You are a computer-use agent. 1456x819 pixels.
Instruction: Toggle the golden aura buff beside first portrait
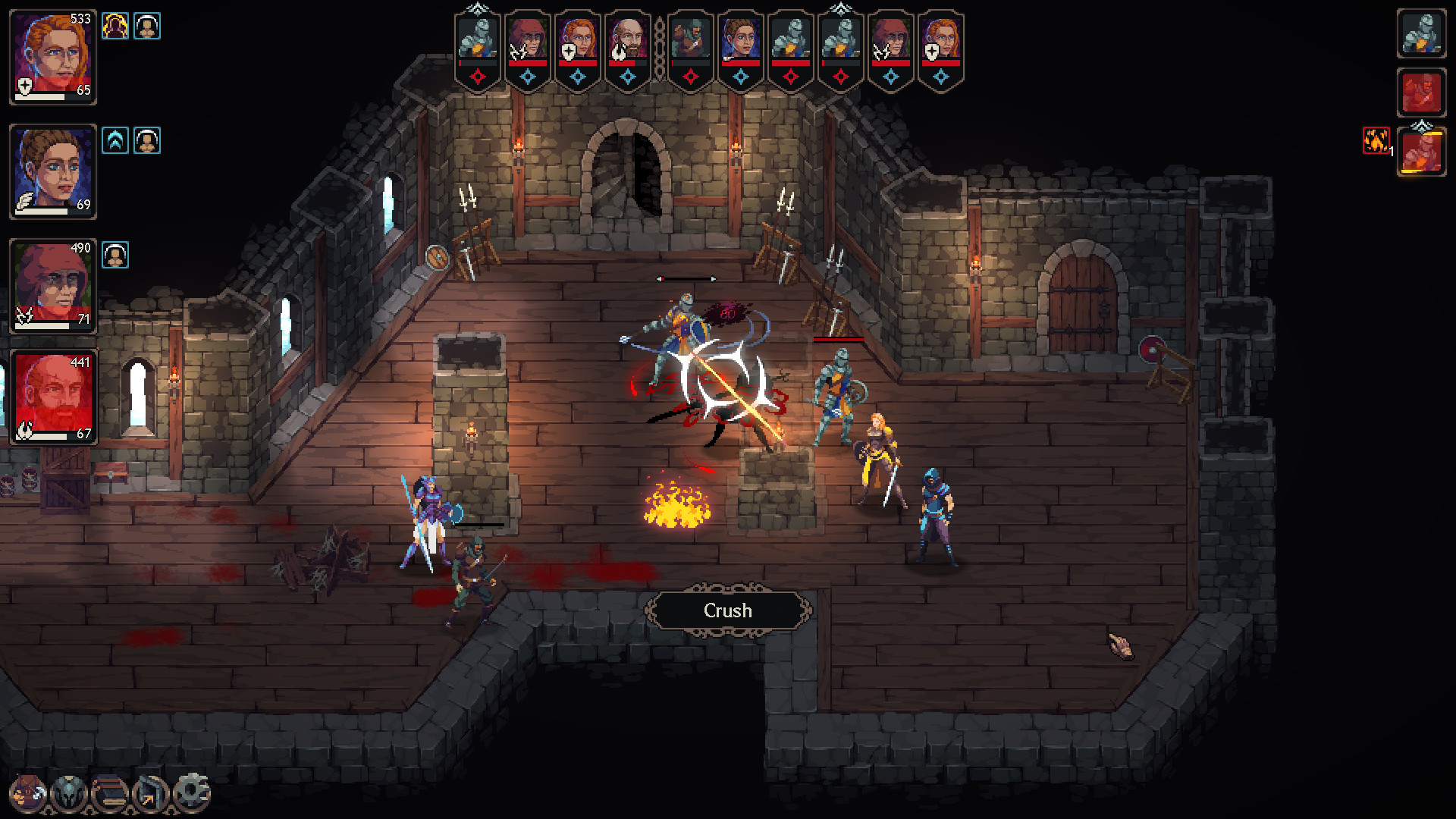(115, 24)
